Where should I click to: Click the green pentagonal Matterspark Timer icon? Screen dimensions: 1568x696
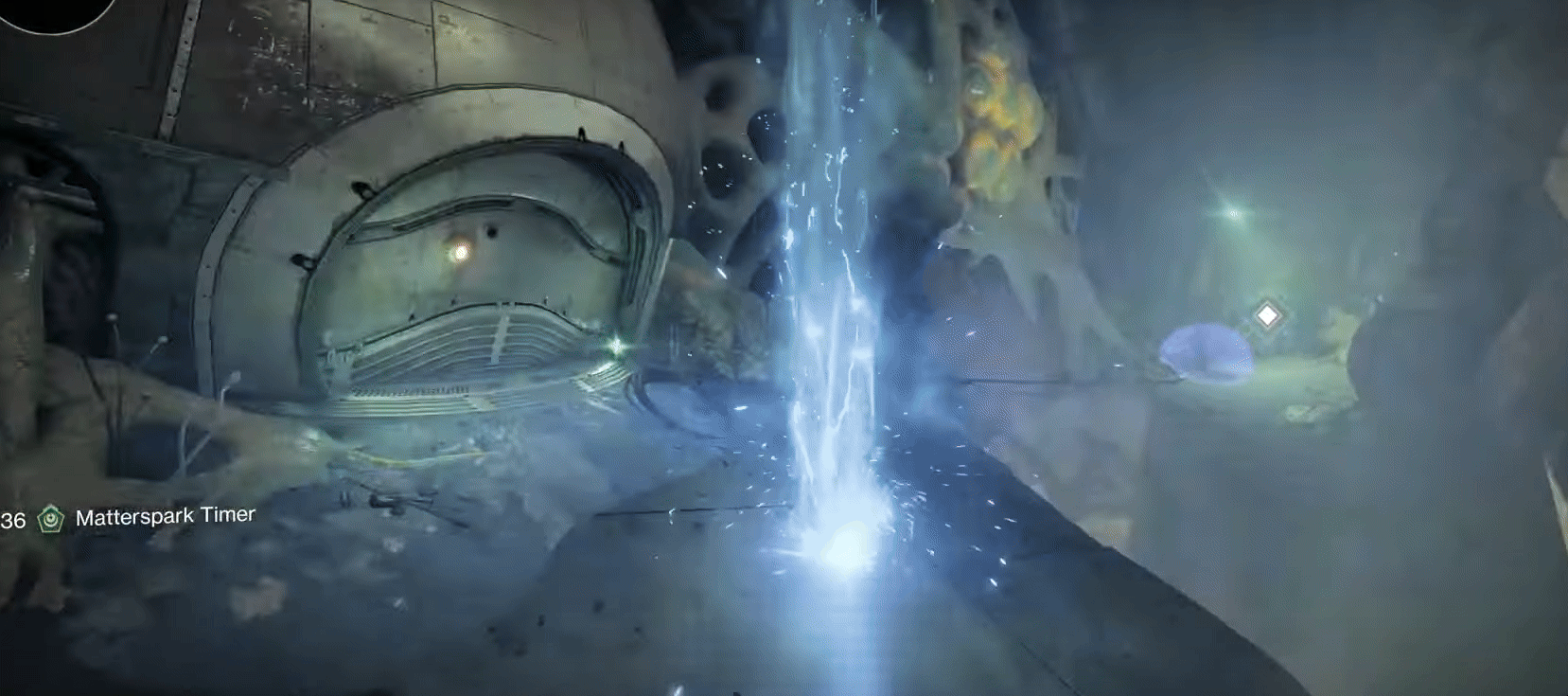click(49, 517)
